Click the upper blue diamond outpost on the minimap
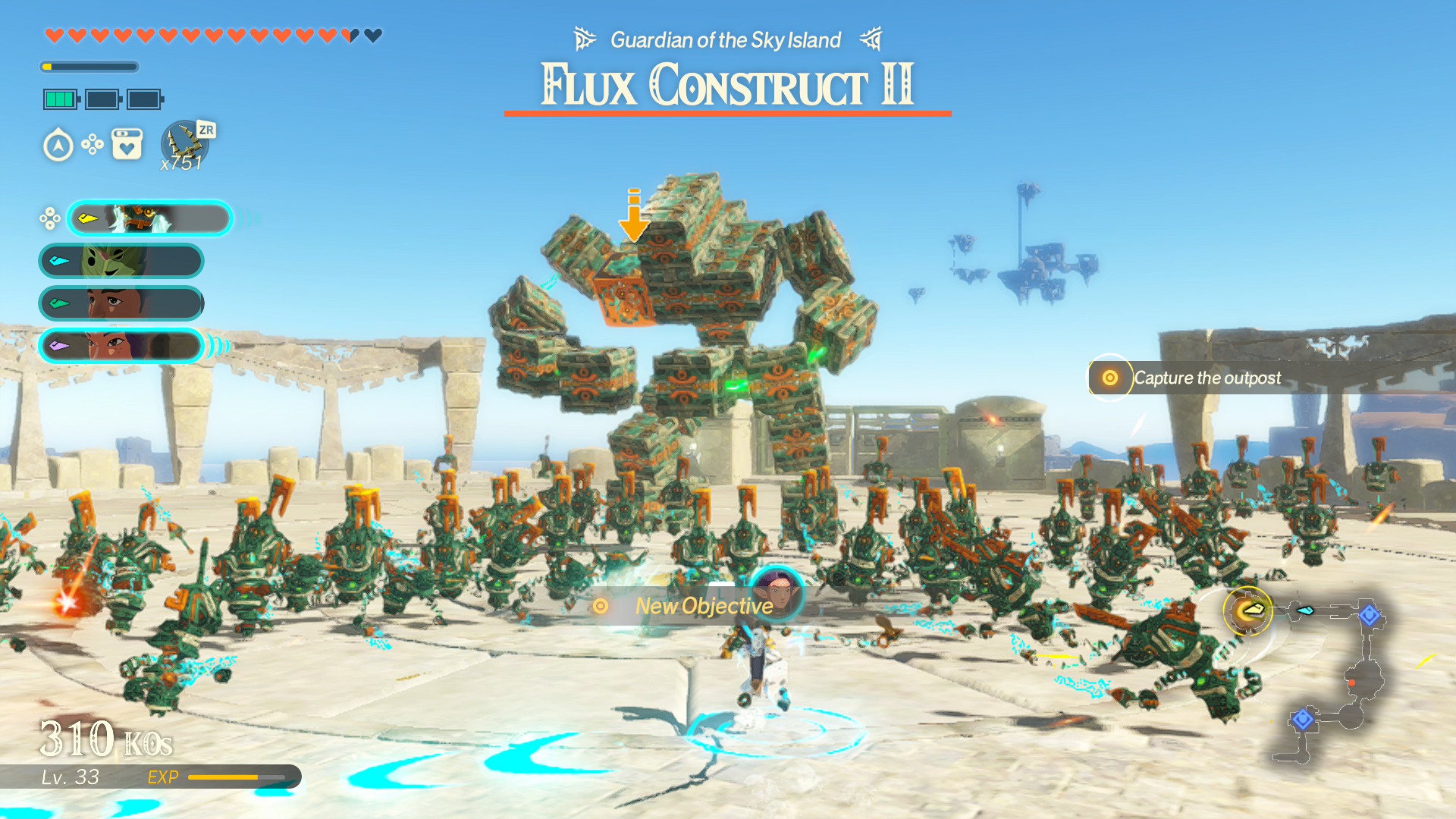Image resolution: width=1456 pixels, height=819 pixels. coord(1371,615)
